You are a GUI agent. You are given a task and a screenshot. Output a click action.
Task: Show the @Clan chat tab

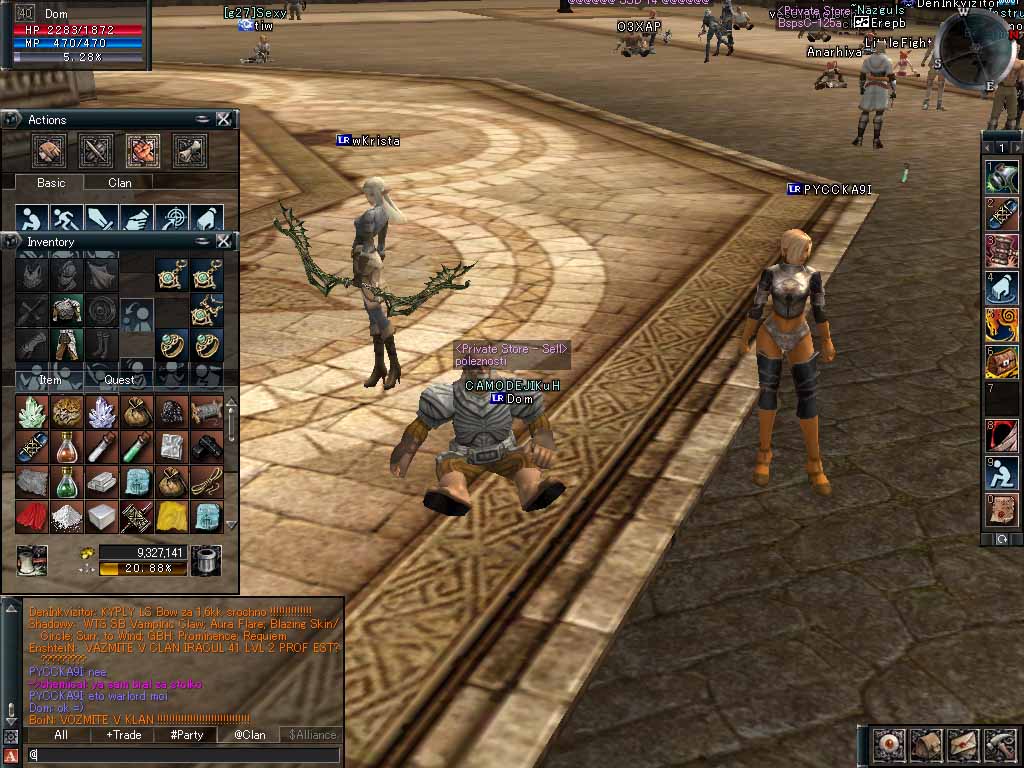(250, 735)
